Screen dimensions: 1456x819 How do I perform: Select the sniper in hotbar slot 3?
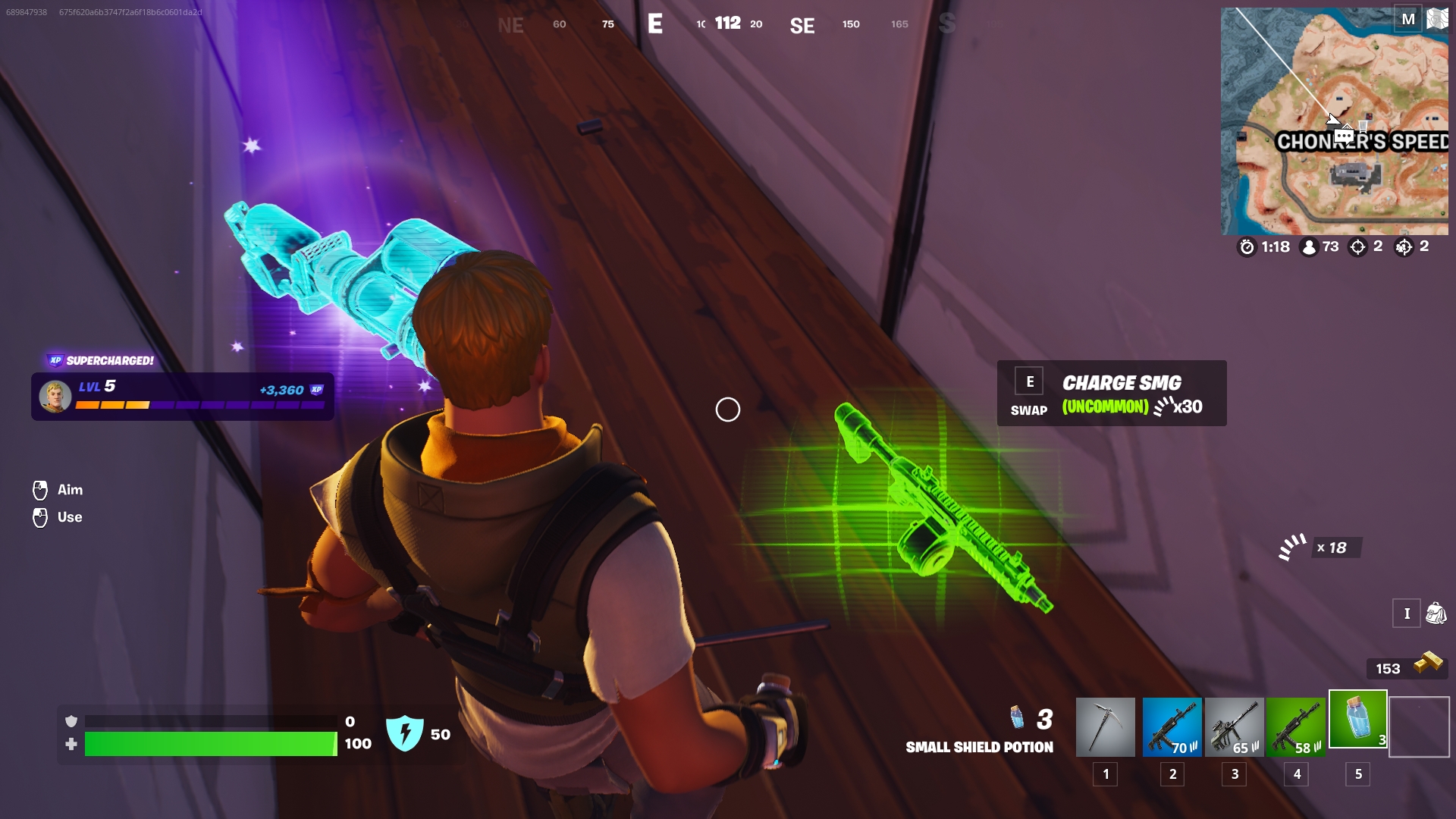[x=1235, y=726]
